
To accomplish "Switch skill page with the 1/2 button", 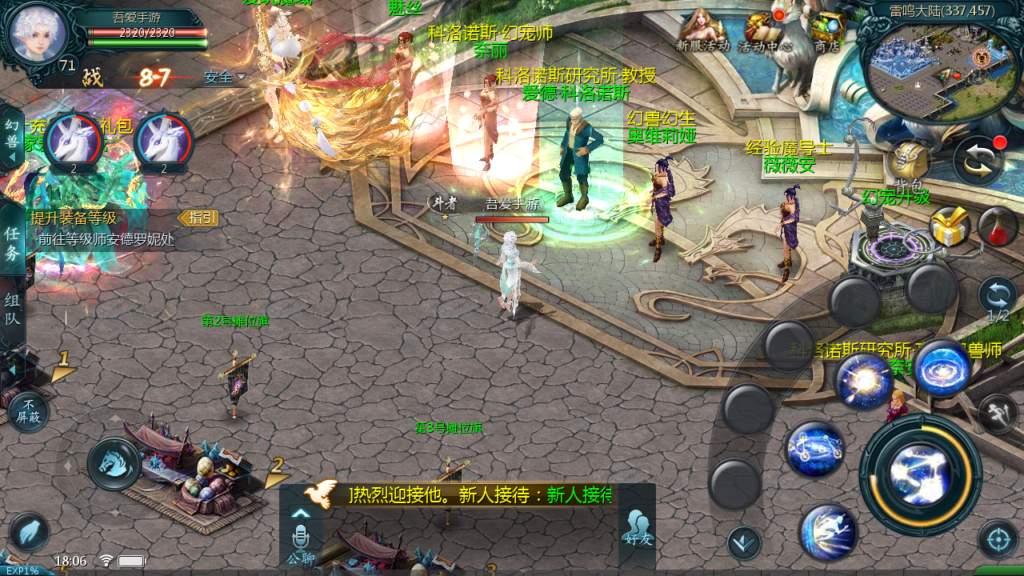I will tap(997, 298).
